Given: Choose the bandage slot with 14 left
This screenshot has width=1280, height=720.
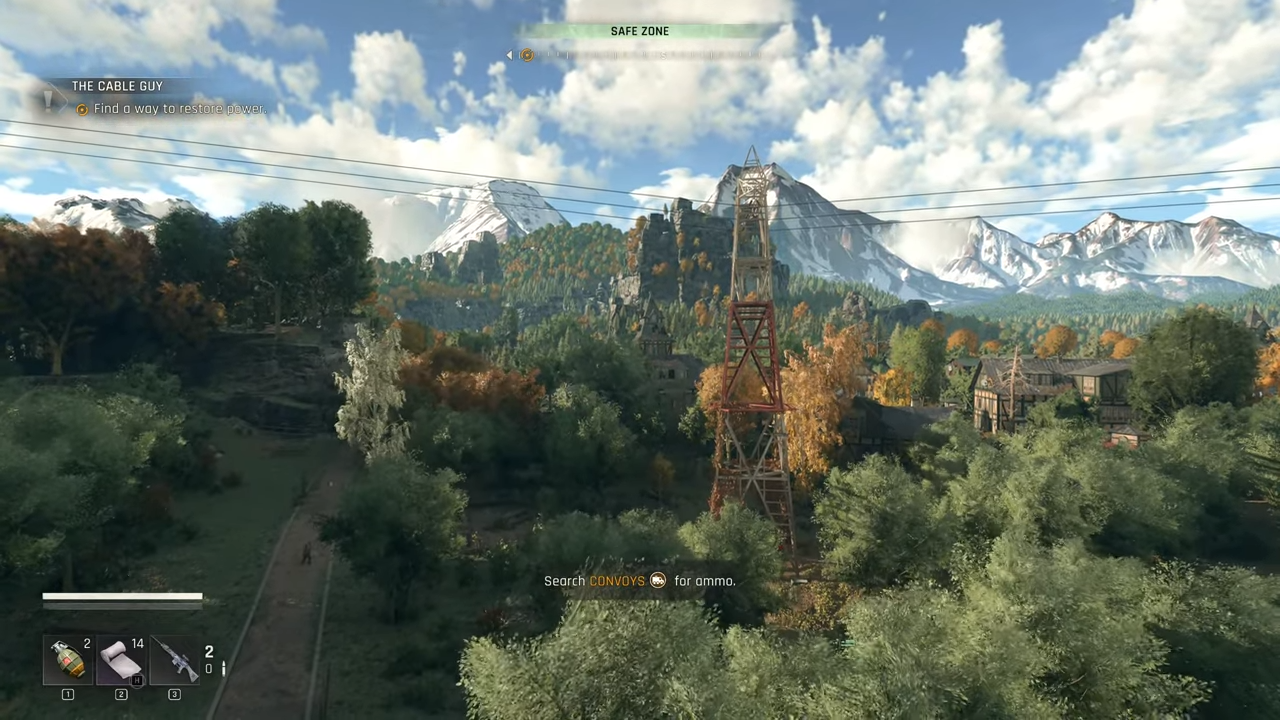Looking at the screenshot, I should click(x=121, y=660).
